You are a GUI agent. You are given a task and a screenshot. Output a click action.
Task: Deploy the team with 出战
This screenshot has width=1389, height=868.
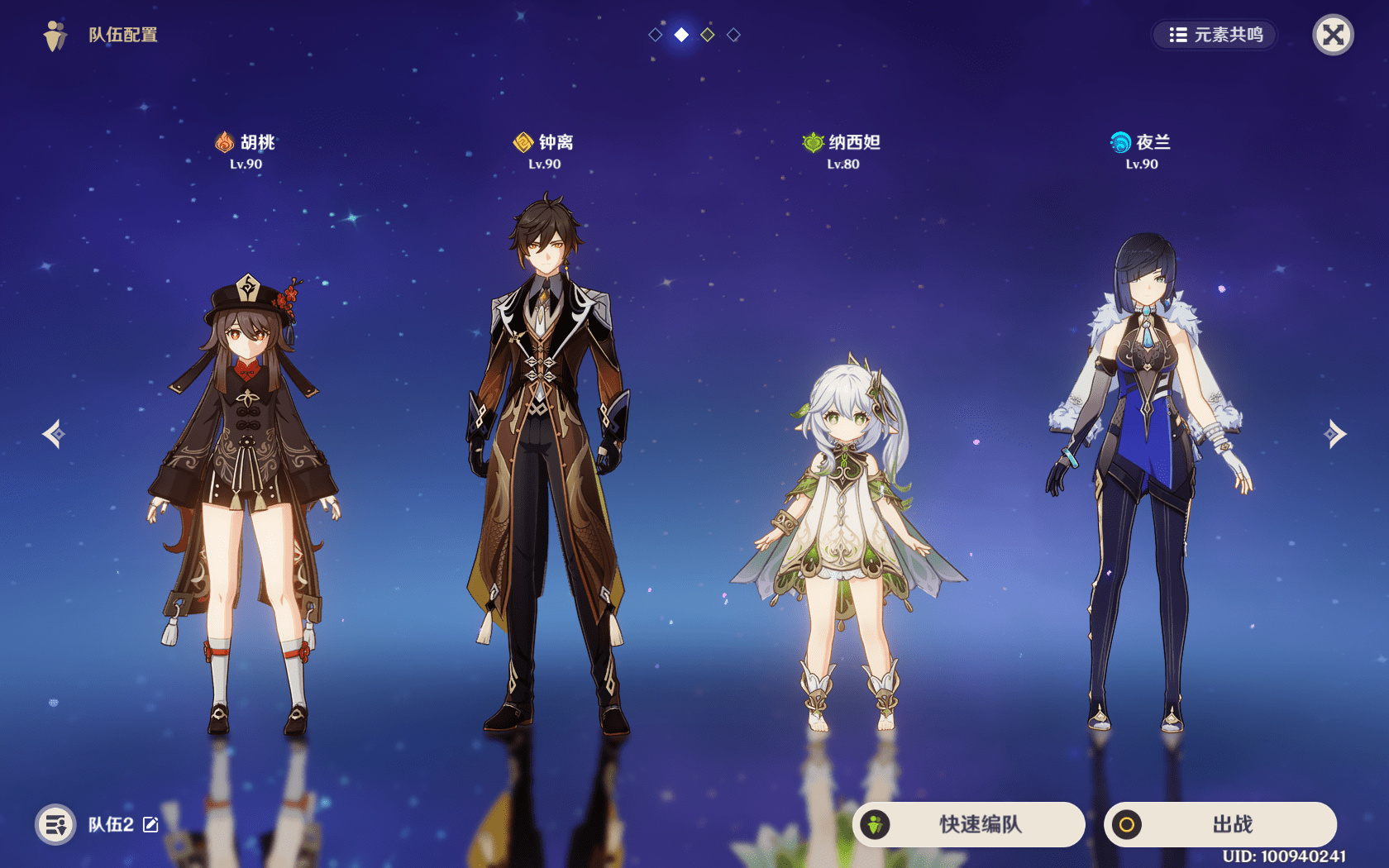pyautogui.click(x=1220, y=824)
